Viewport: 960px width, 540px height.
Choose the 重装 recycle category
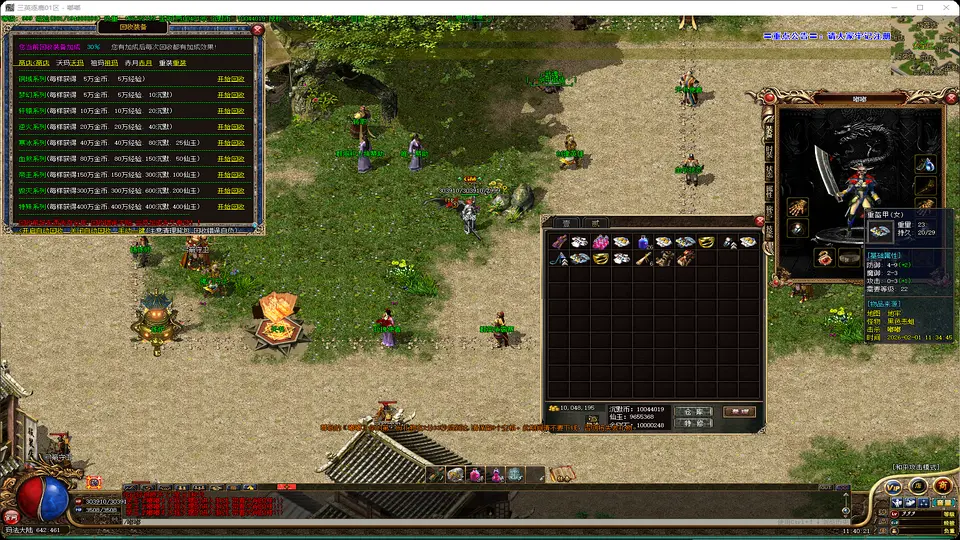click(x=172, y=63)
